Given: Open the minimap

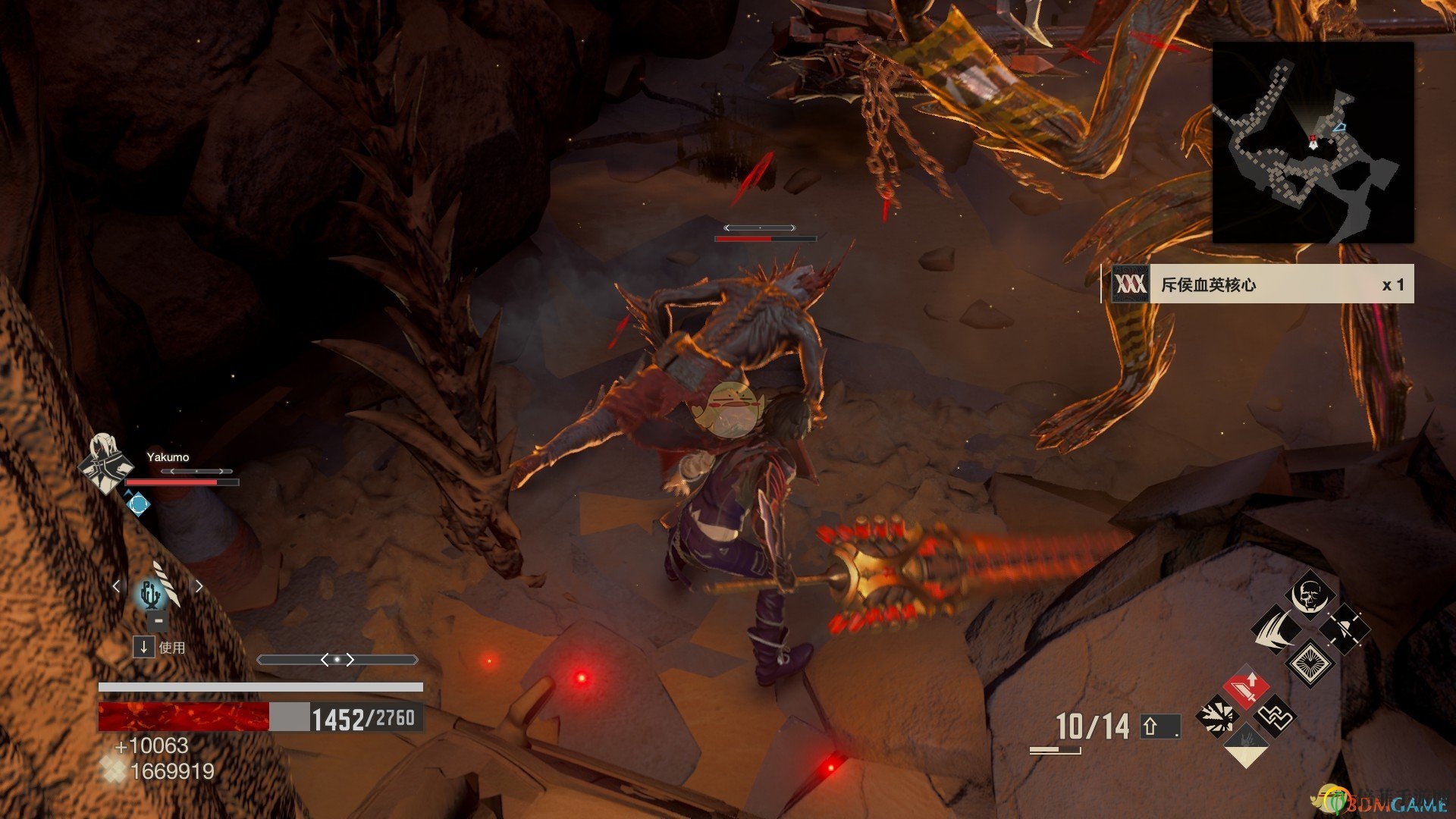Looking at the screenshot, I should [1313, 143].
